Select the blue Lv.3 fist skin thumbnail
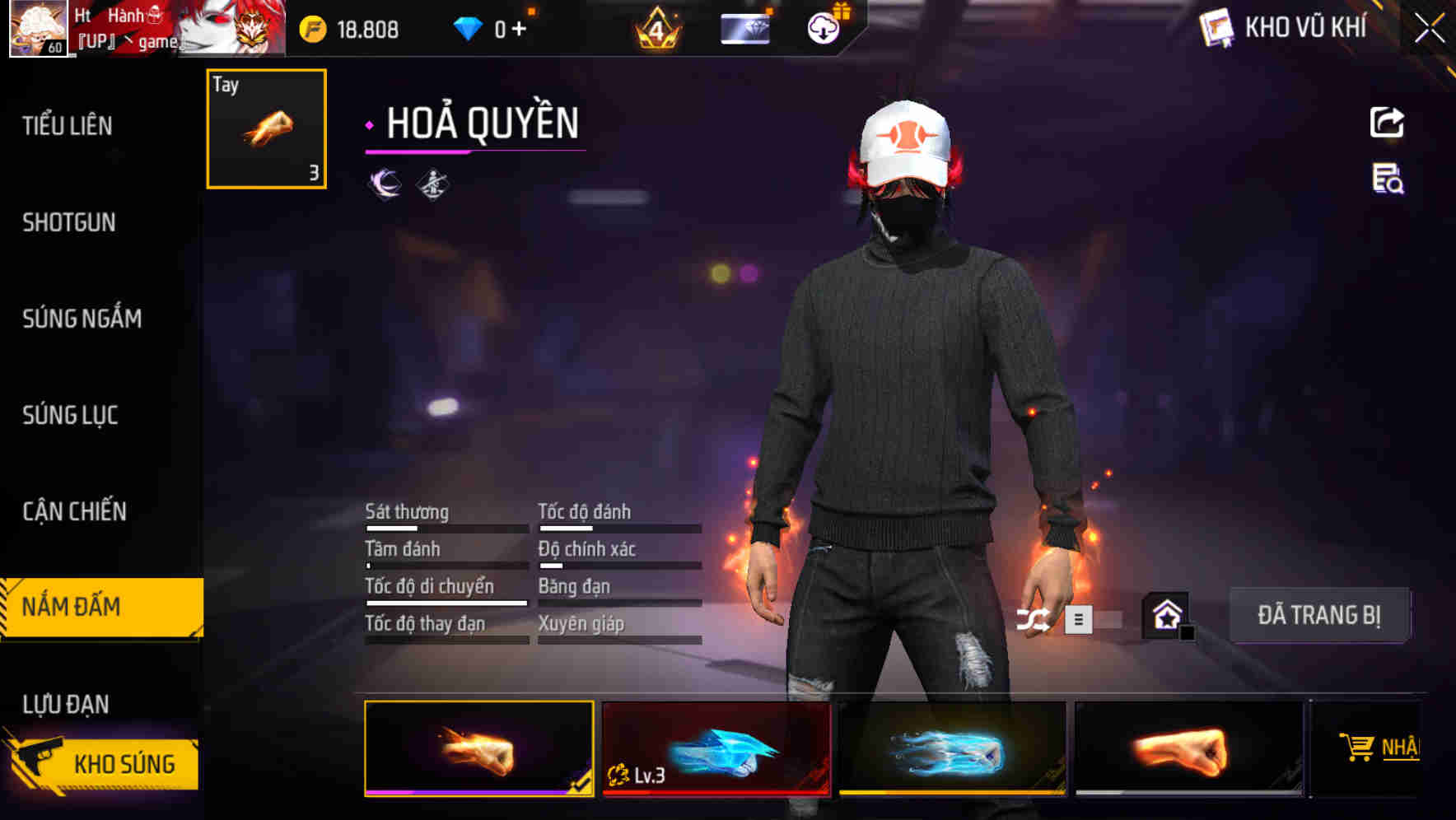Screen dimensions: 1456x820 (x=714, y=749)
